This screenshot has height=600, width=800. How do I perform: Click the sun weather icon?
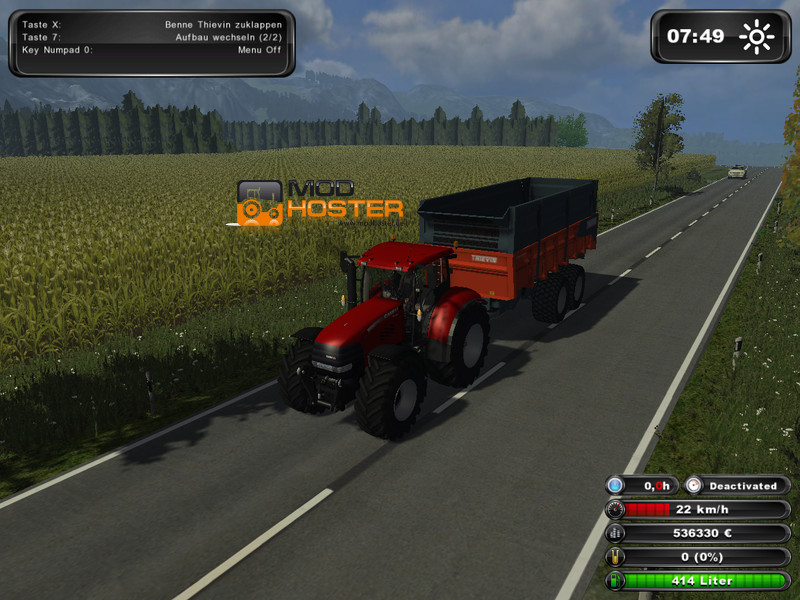pos(757,38)
